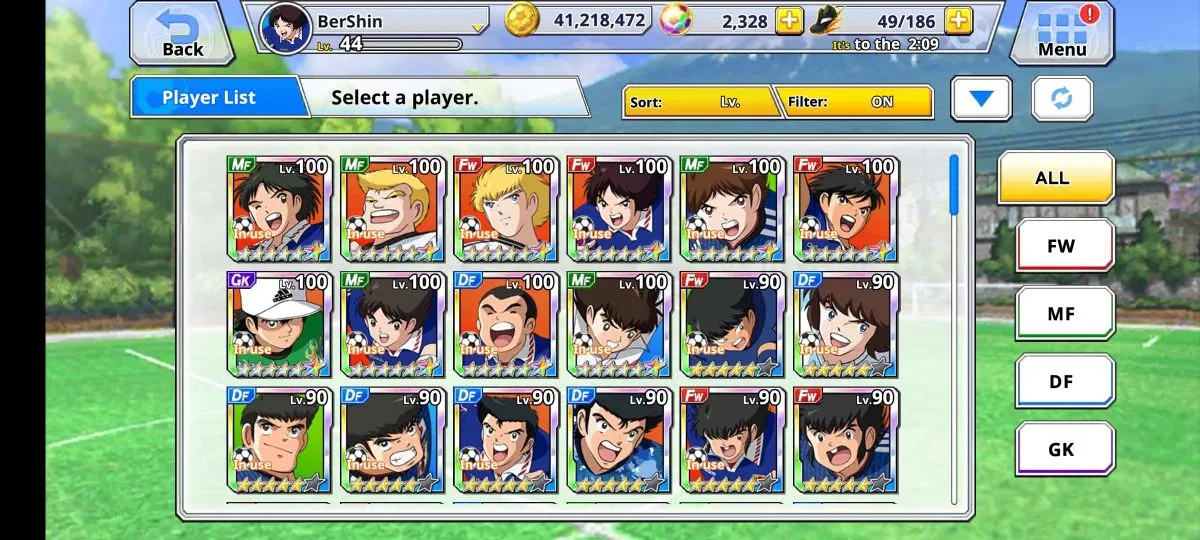Click the blue down-arrow sort direction button
The height and width of the screenshot is (540, 1200).
[981, 99]
